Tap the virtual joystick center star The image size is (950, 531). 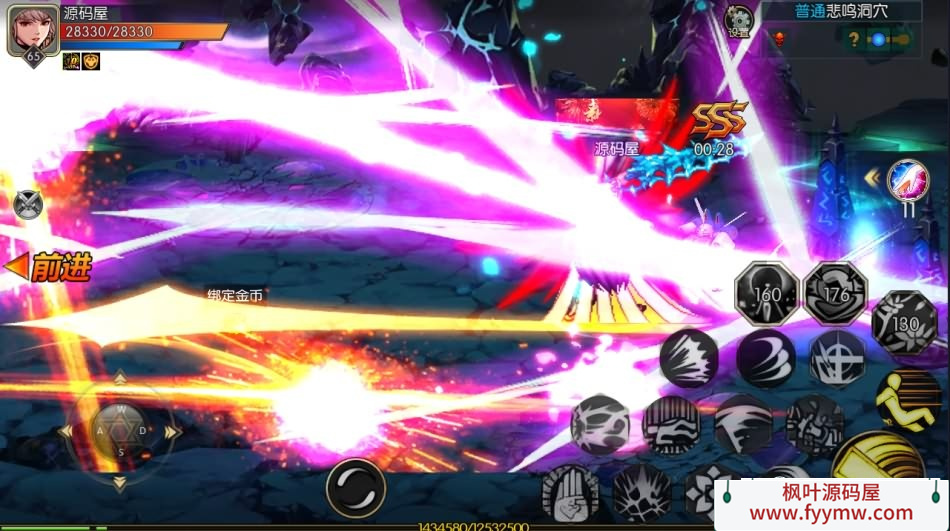120,430
